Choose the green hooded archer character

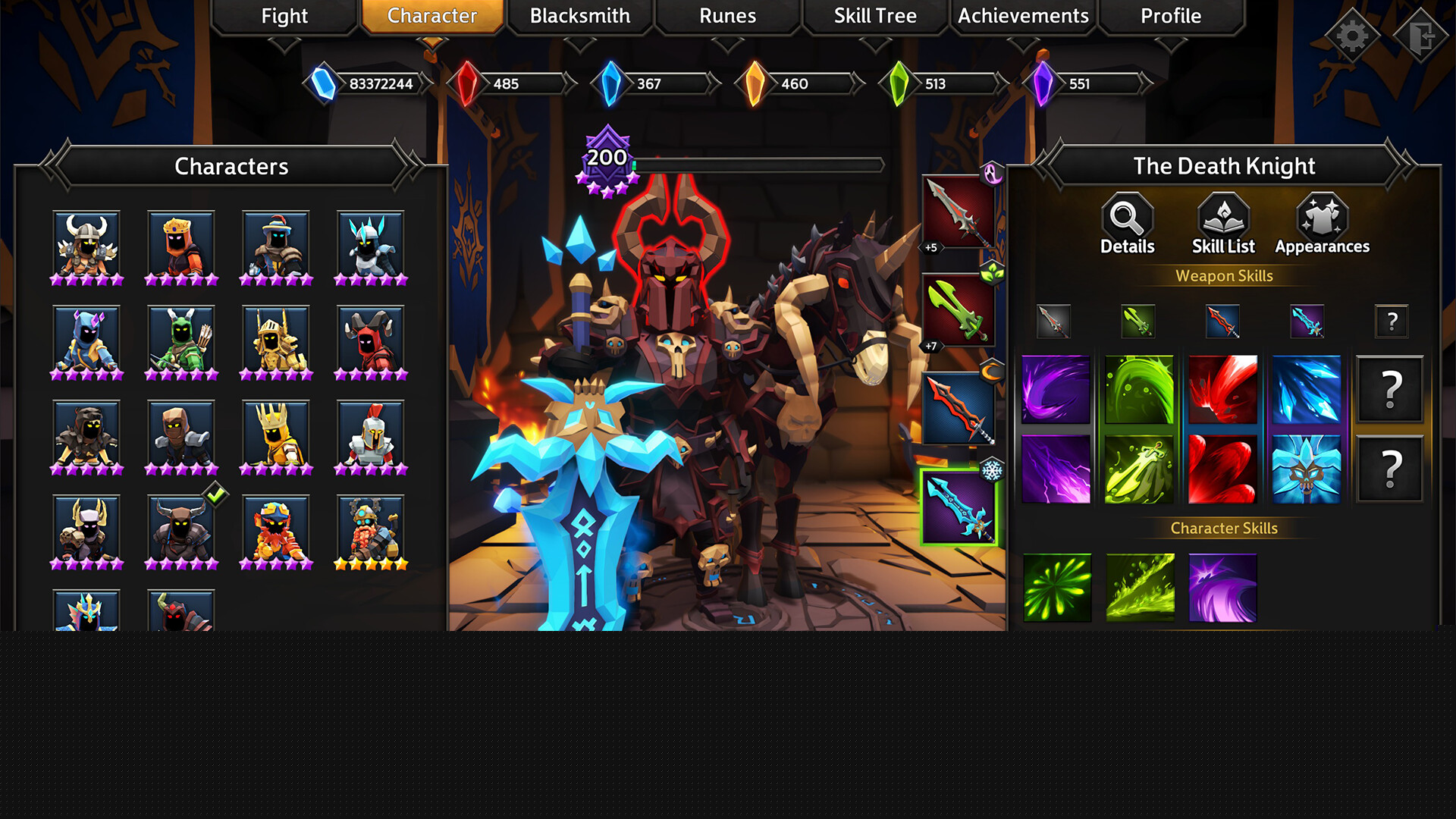(181, 341)
